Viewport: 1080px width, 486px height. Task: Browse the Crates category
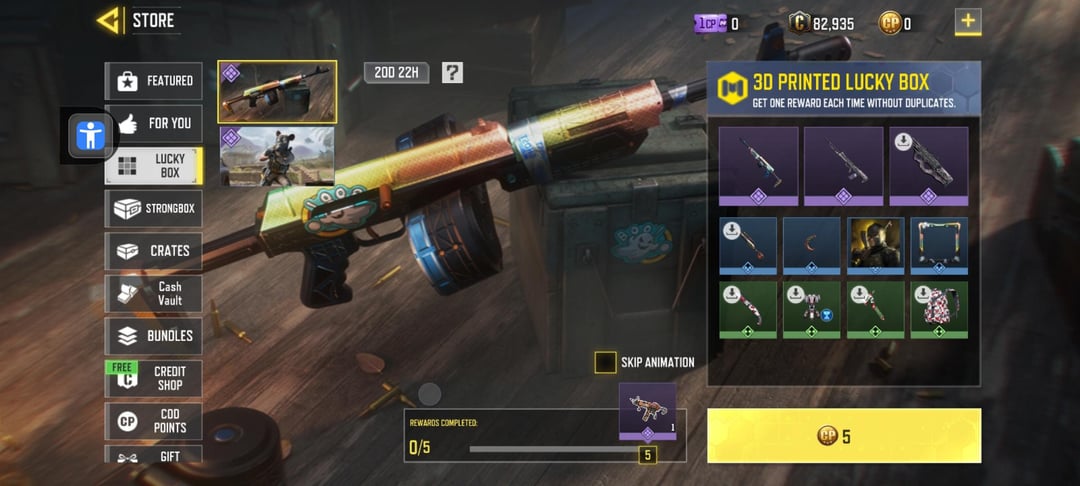154,251
